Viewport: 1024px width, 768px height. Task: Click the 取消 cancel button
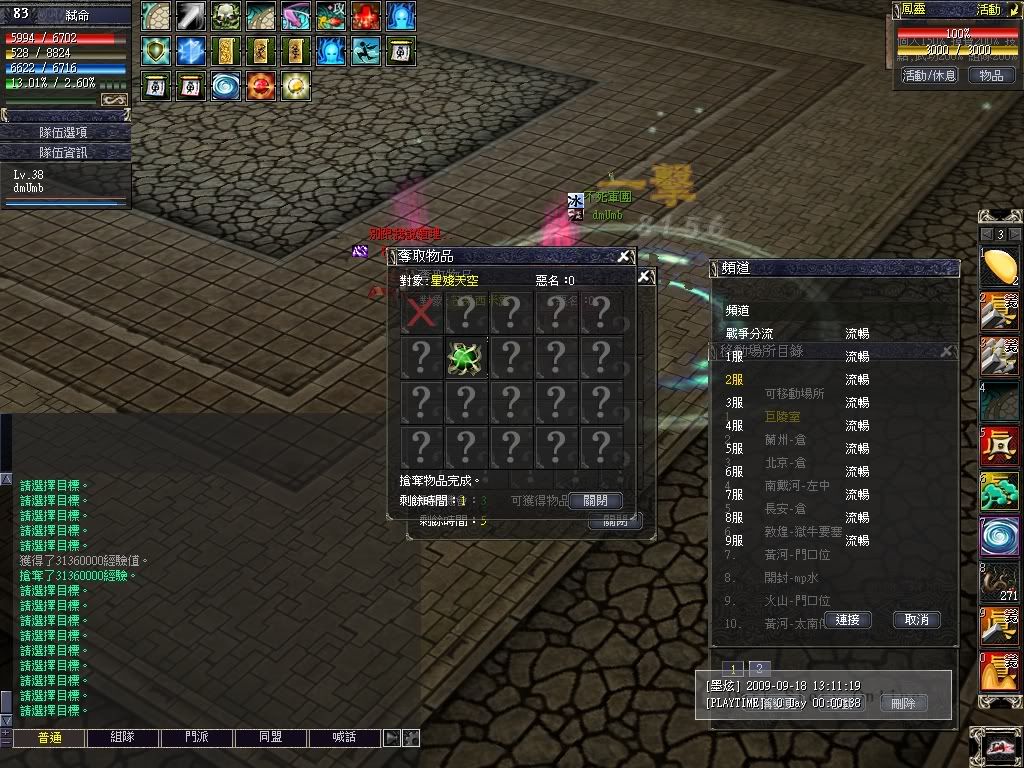(916, 620)
